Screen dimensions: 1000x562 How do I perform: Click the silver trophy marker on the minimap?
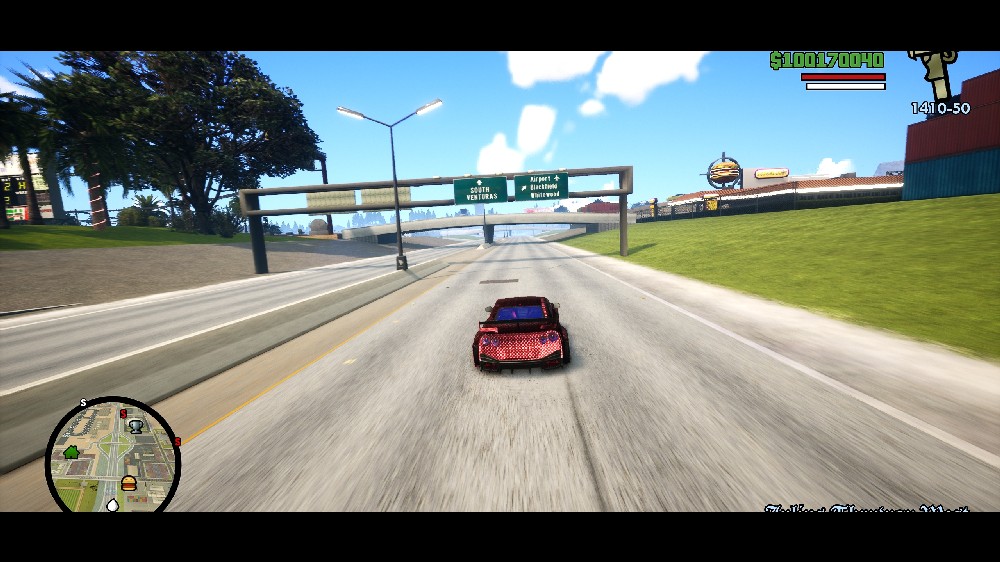(x=136, y=426)
